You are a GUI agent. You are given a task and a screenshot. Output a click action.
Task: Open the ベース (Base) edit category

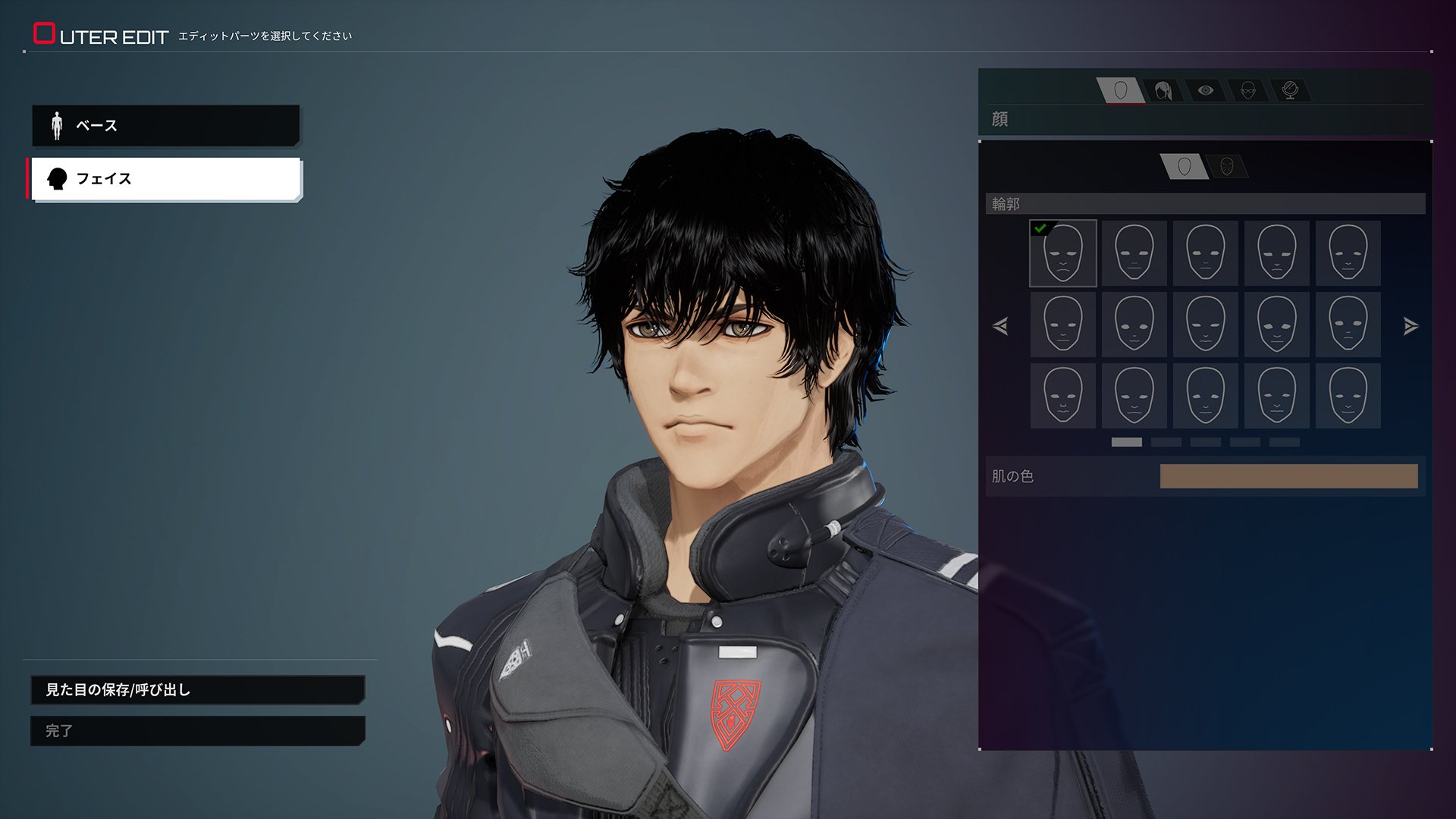point(165,125)
